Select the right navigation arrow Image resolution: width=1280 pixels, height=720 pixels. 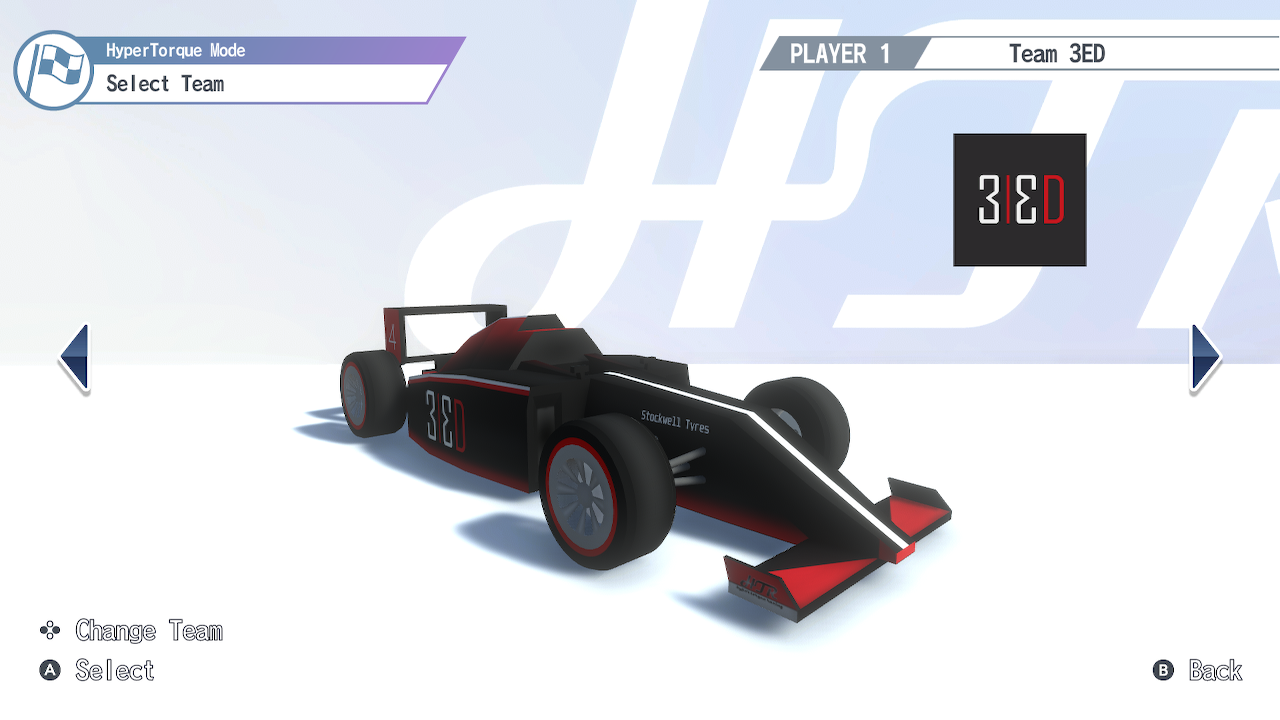pyautogui.click(x=1204, y=358)
